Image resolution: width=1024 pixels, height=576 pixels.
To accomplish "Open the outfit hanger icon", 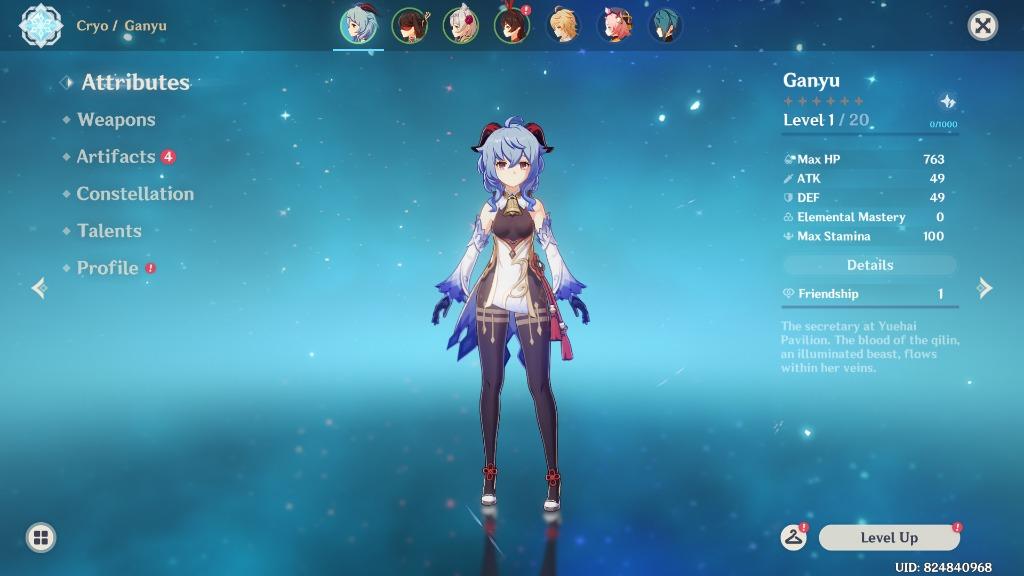I will click(x=794, y=537).
